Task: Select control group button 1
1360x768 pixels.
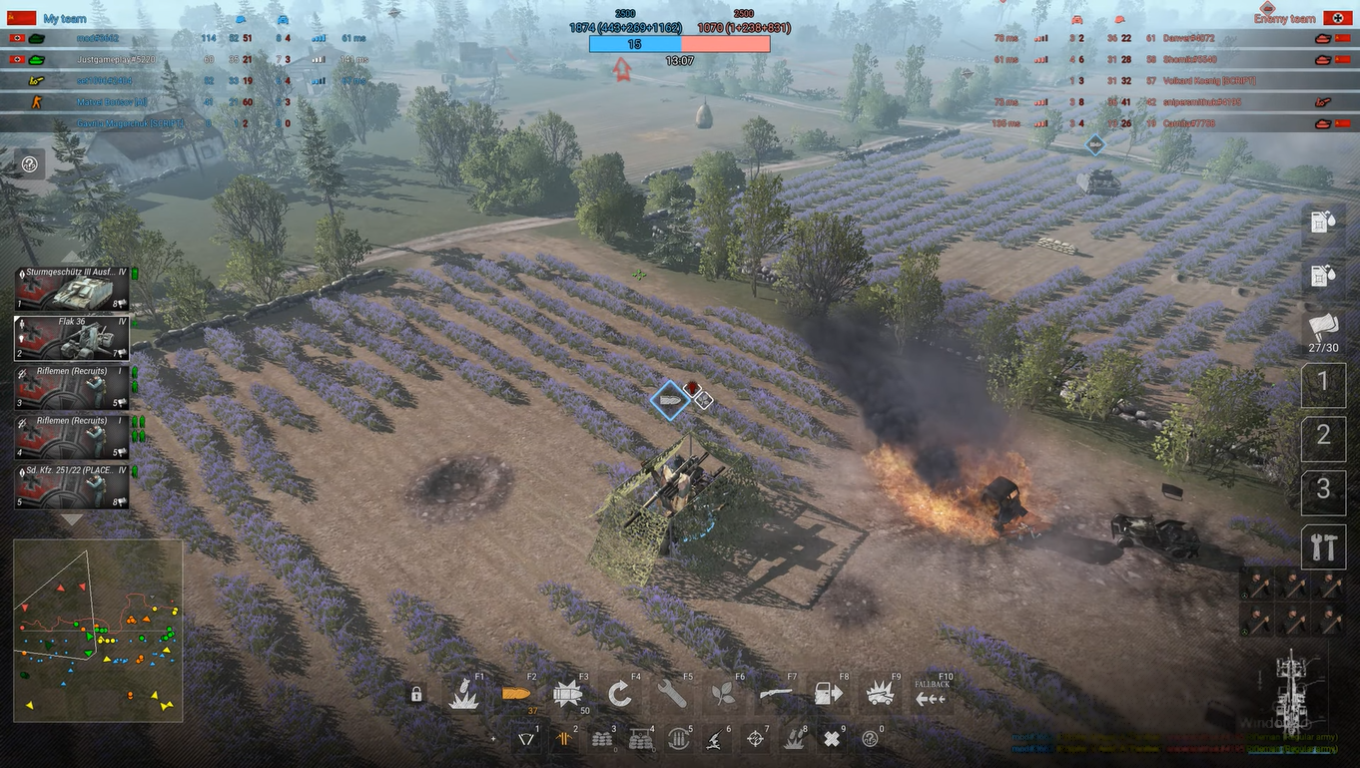Action: click(x=1323, y=384)
